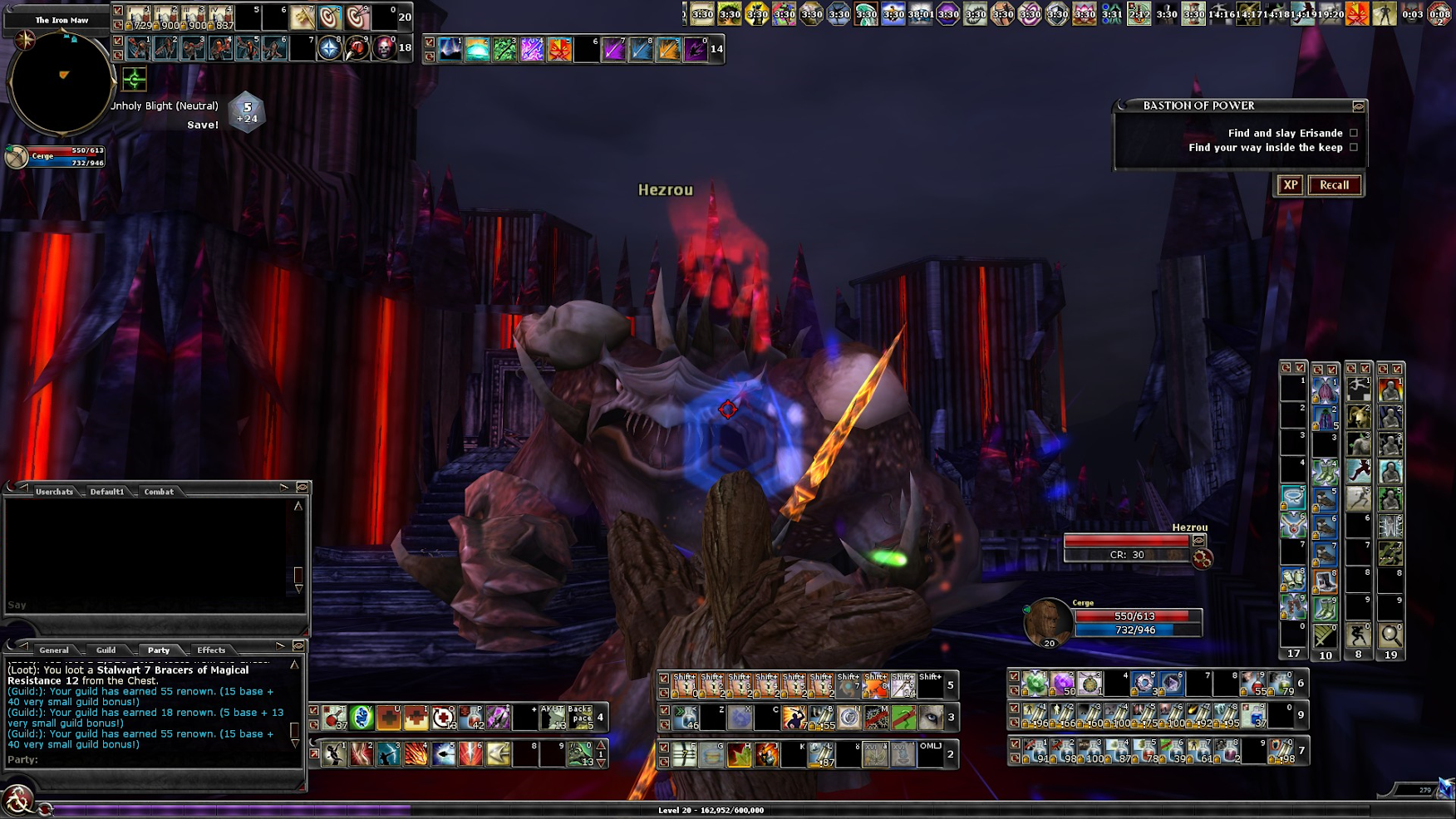Activate the flame ability on hotbar 1
This screenshot has height=819, width=1456.
point(416,754)
